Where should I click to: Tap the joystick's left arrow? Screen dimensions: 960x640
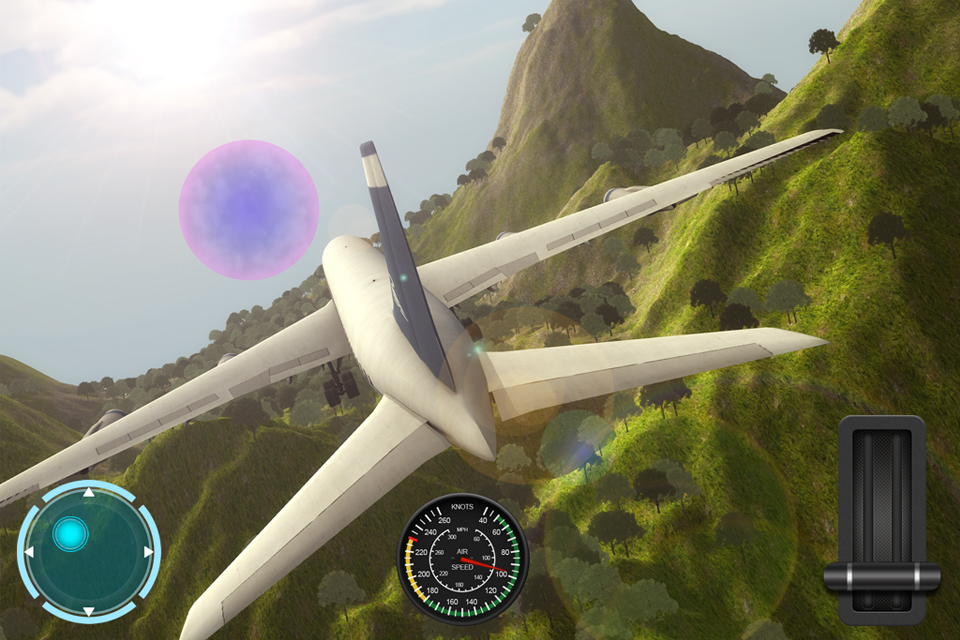pos(29,552)
